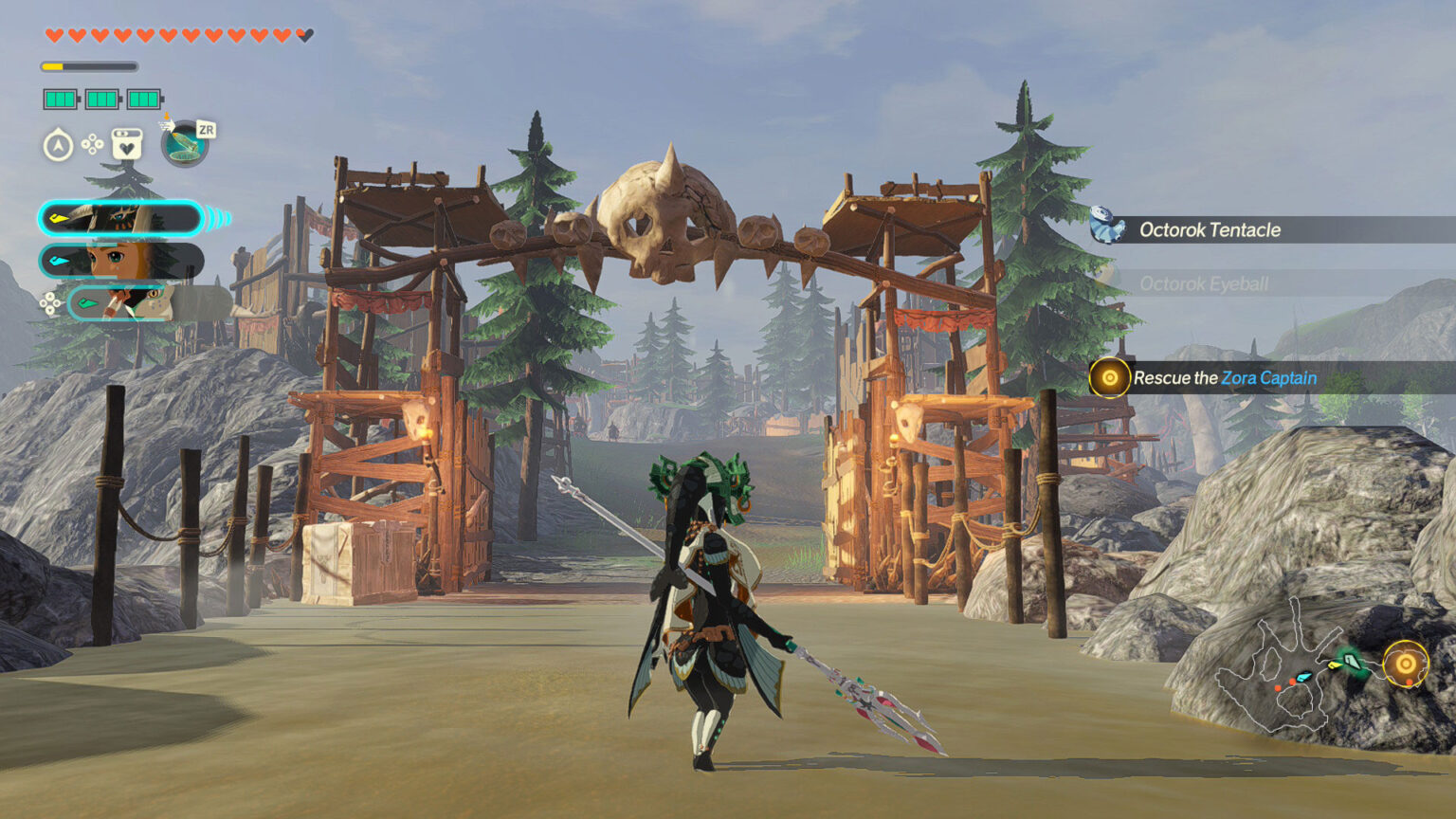Click the d-pad ability selector icon
Image resolution: width=1456 pixels, height=819 pixels.
coord(91,143)
